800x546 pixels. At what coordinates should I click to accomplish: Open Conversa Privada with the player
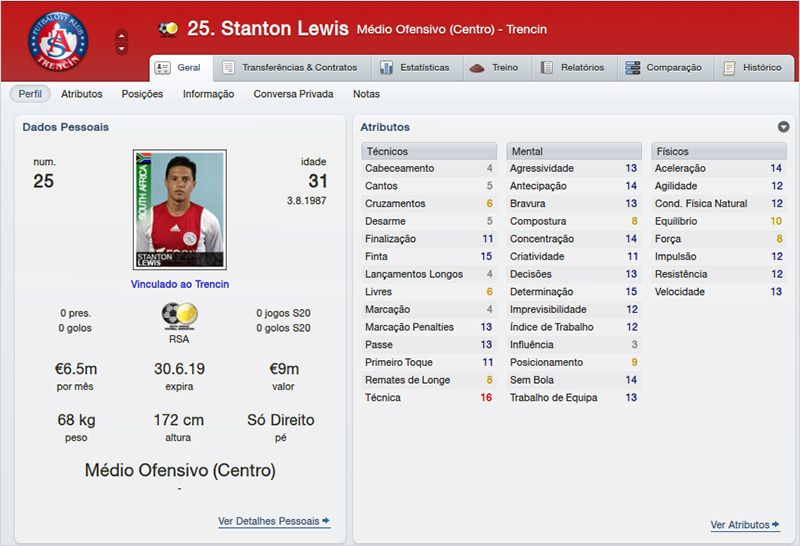coord(293,94)
